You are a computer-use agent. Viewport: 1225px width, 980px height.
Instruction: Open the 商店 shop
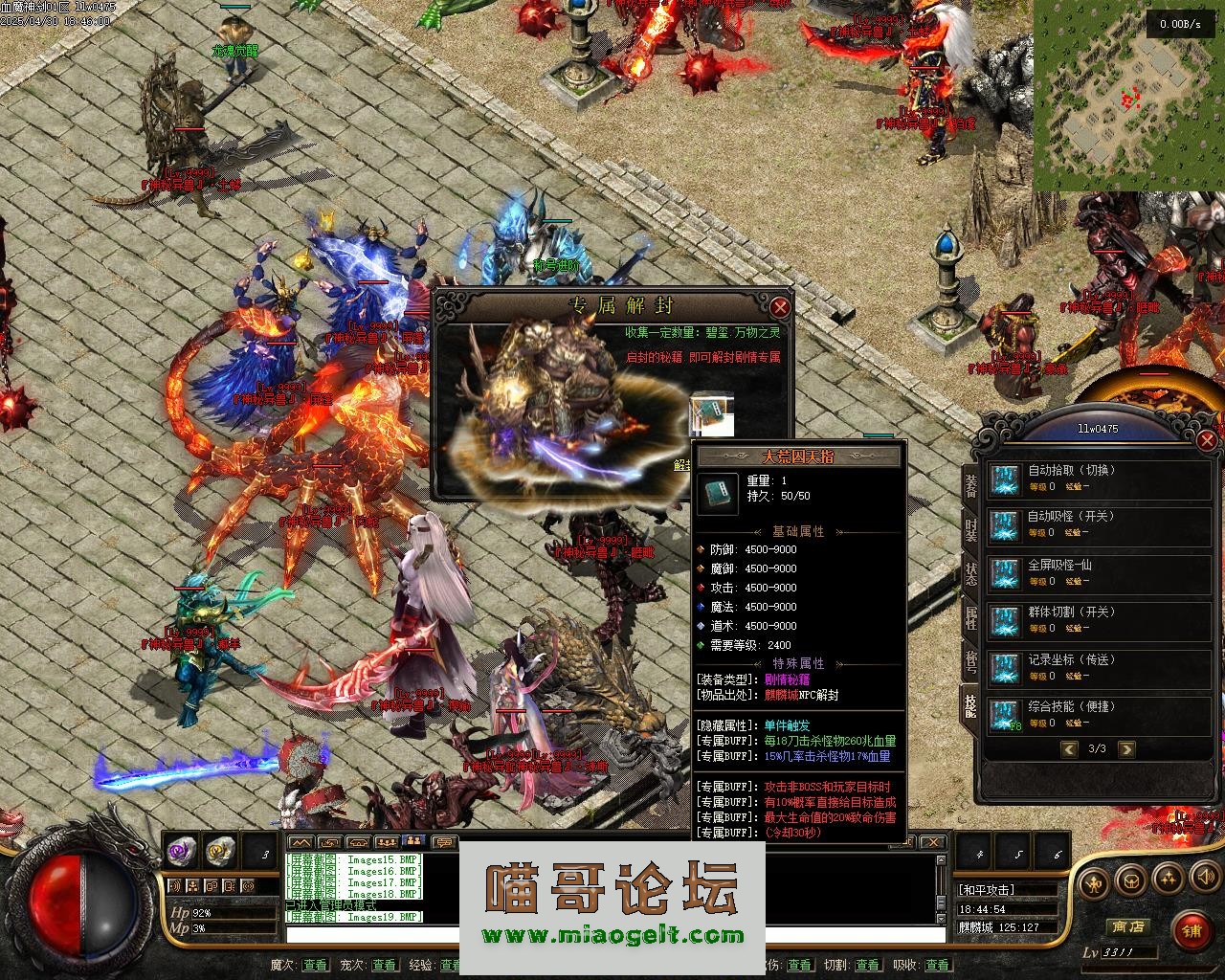pos(1126,926)
